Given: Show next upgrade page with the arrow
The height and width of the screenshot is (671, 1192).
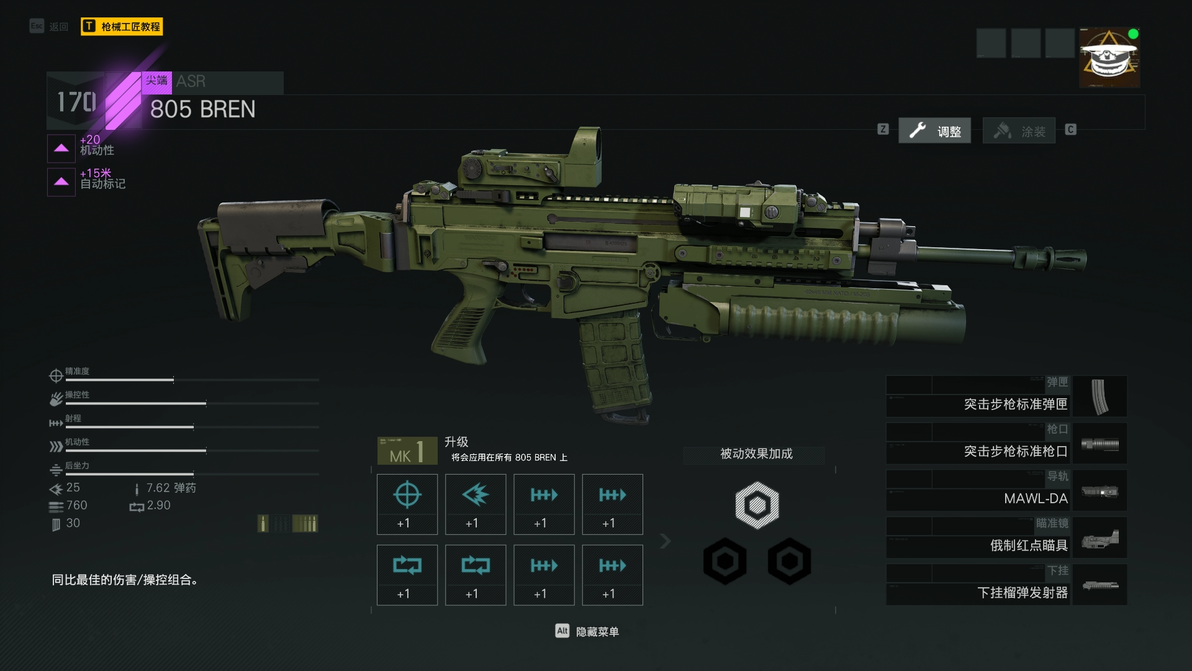Looking at the screenshot, I should (x=665, y=541).
